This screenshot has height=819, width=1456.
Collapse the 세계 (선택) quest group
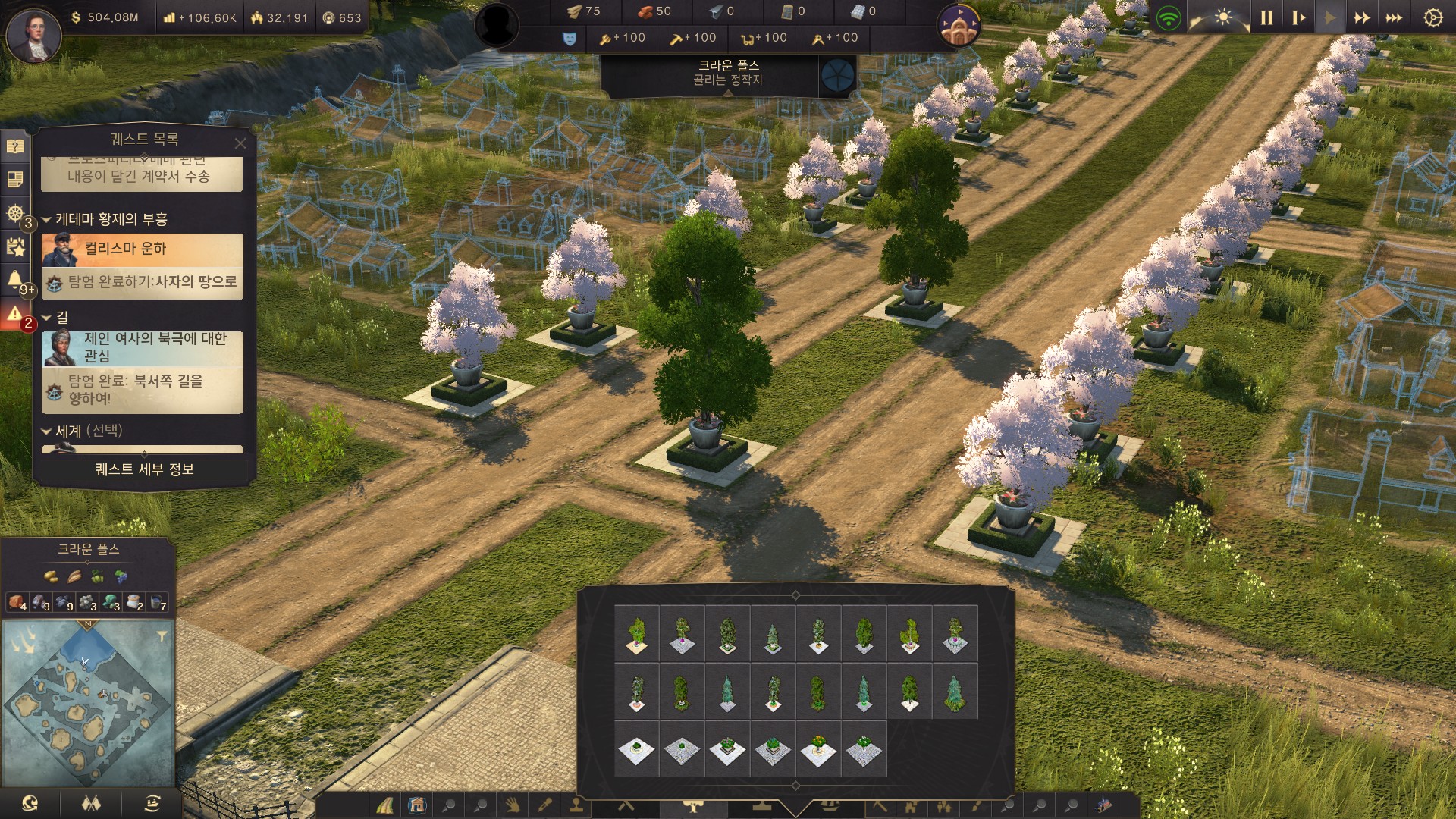click(x=47, y=431)
